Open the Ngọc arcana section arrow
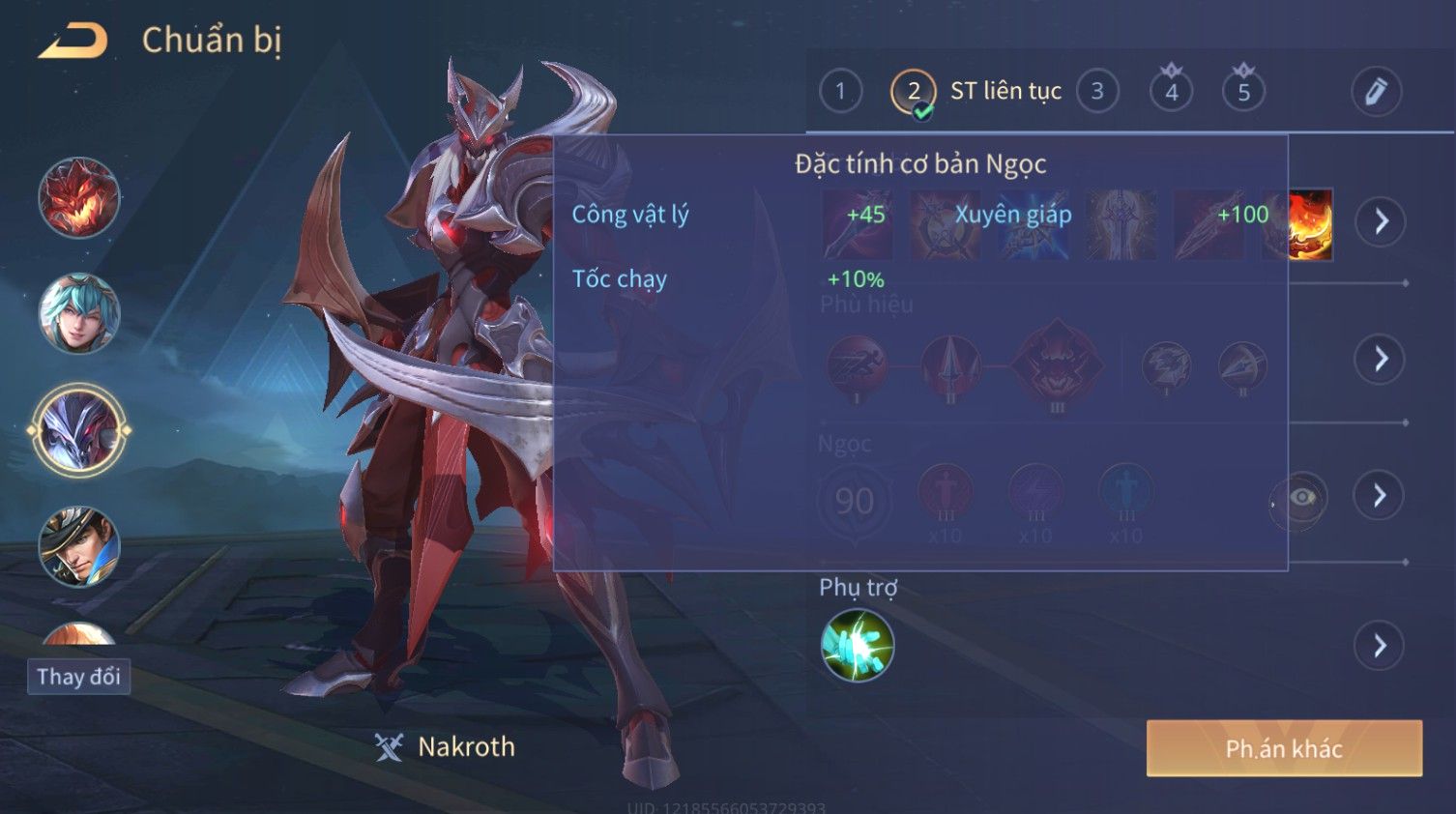 pos(1381,496)
